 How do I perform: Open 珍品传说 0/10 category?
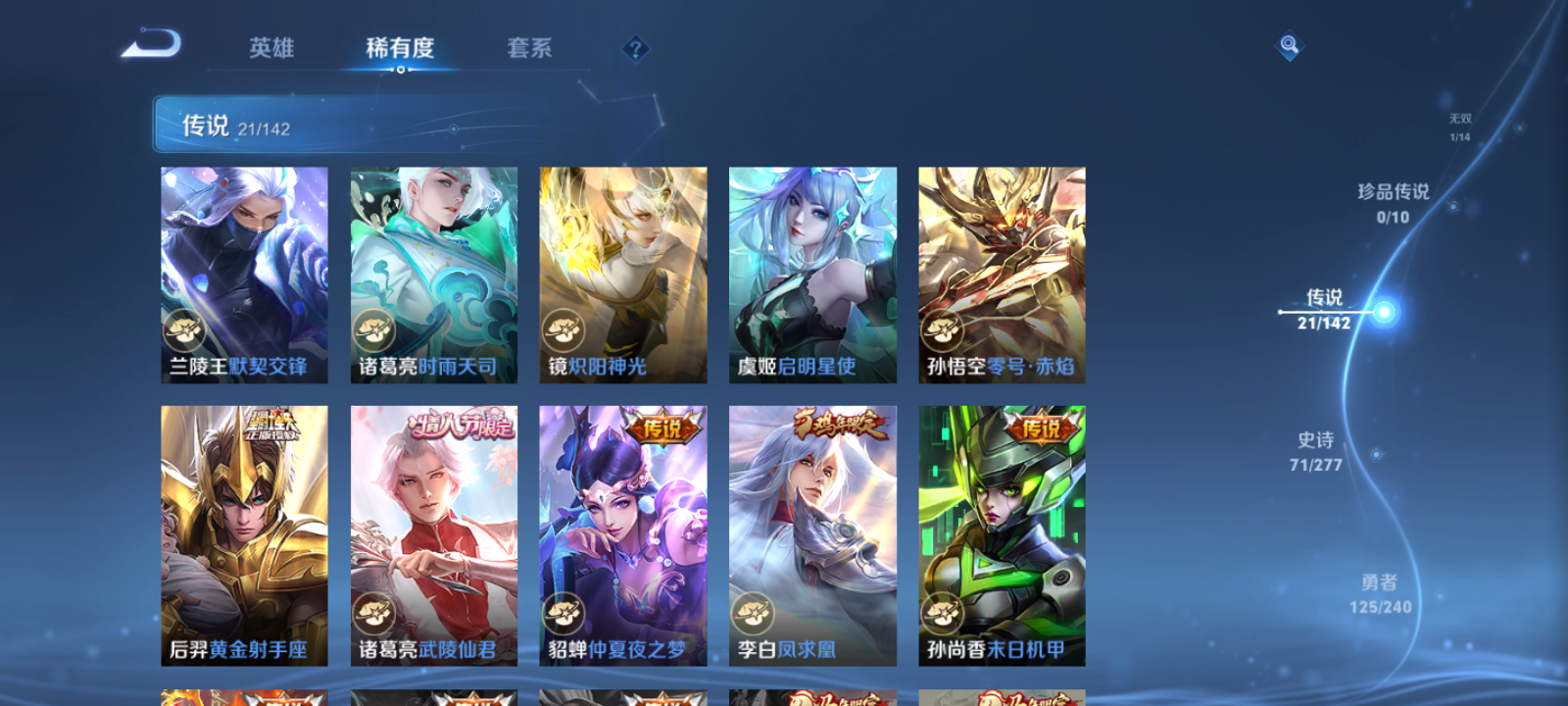(1392, 204)
